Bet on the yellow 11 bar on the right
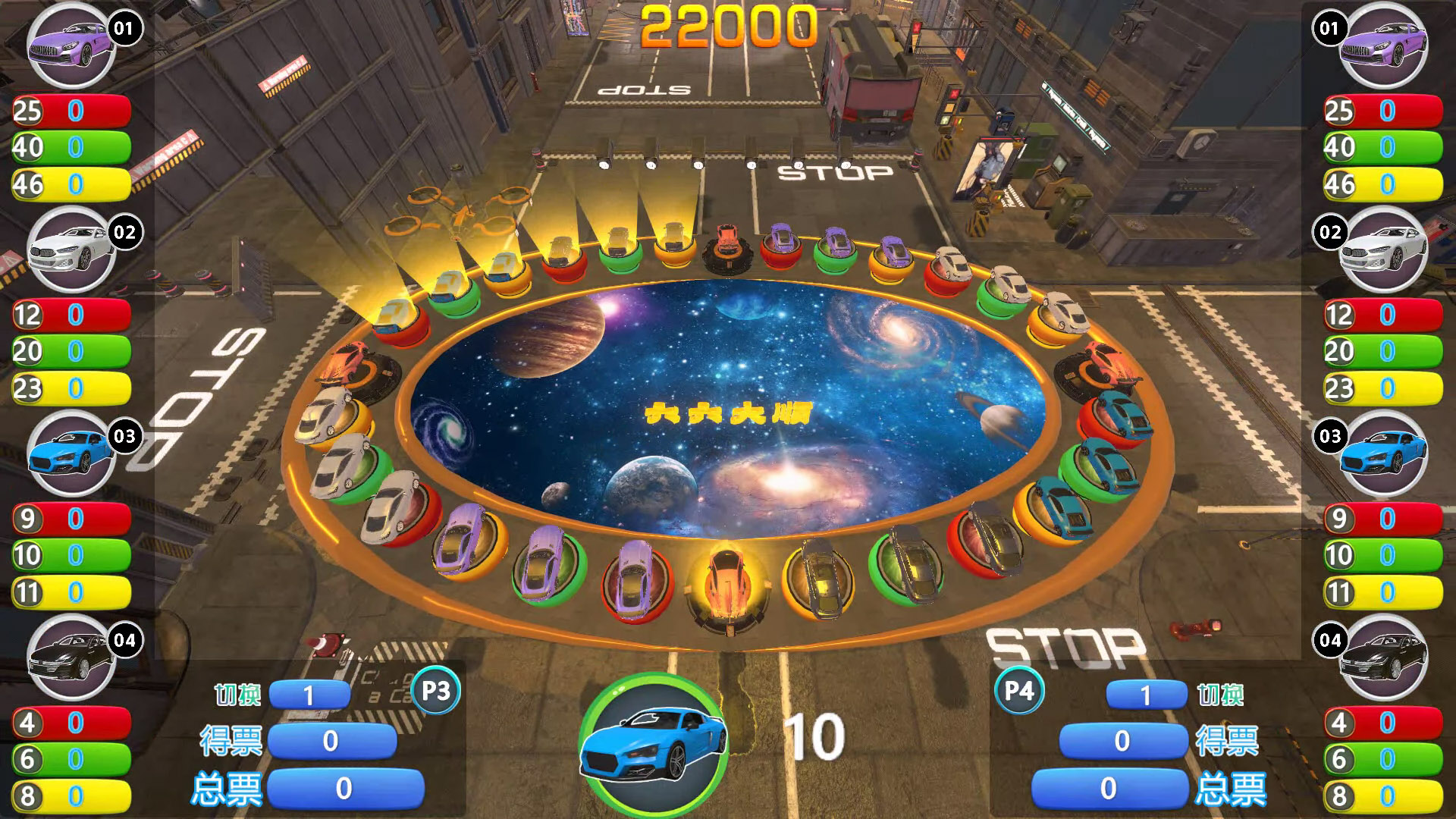 click(x=1384, y=593)
